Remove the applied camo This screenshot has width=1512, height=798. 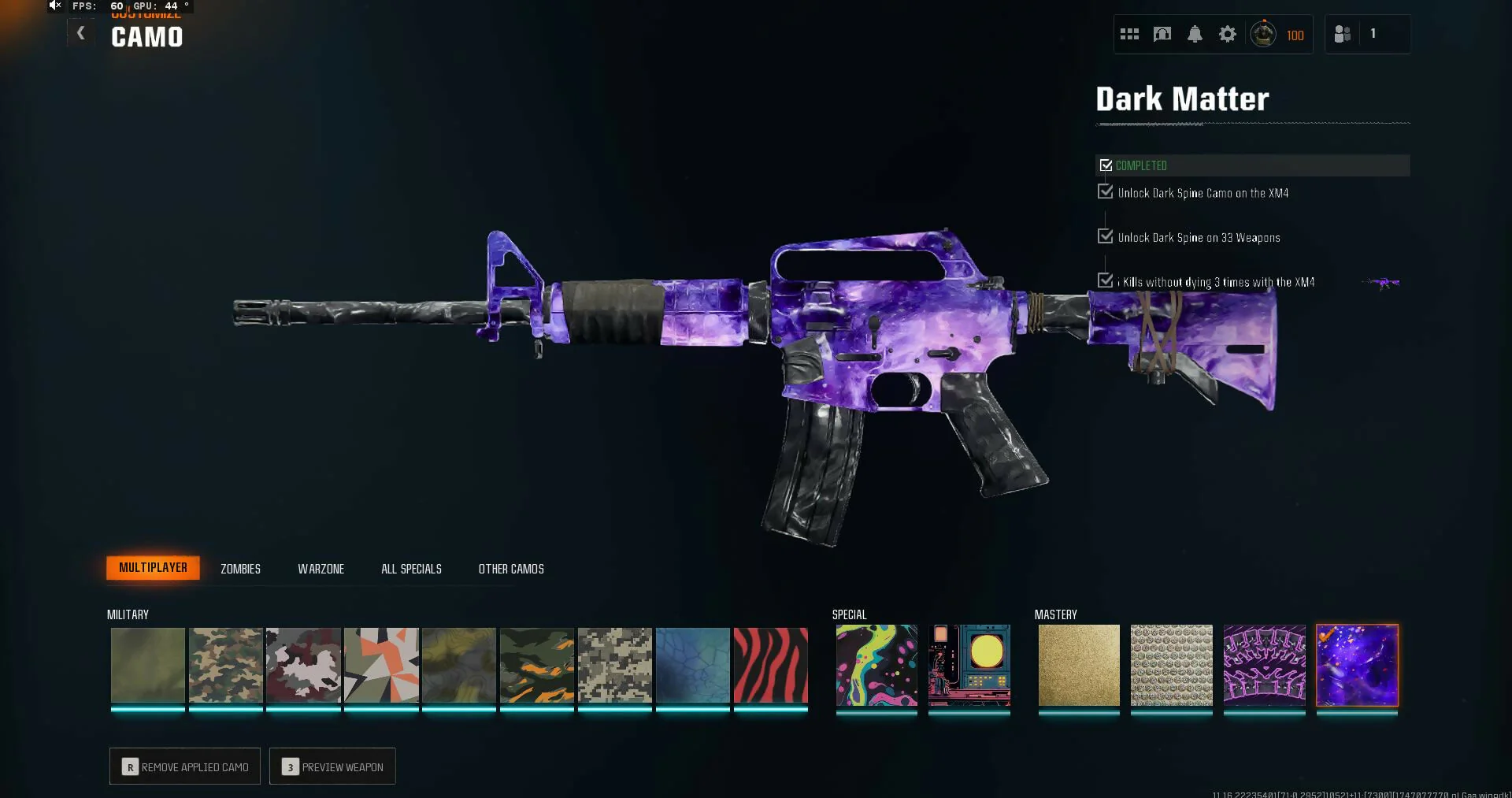(x=185, y=766)
